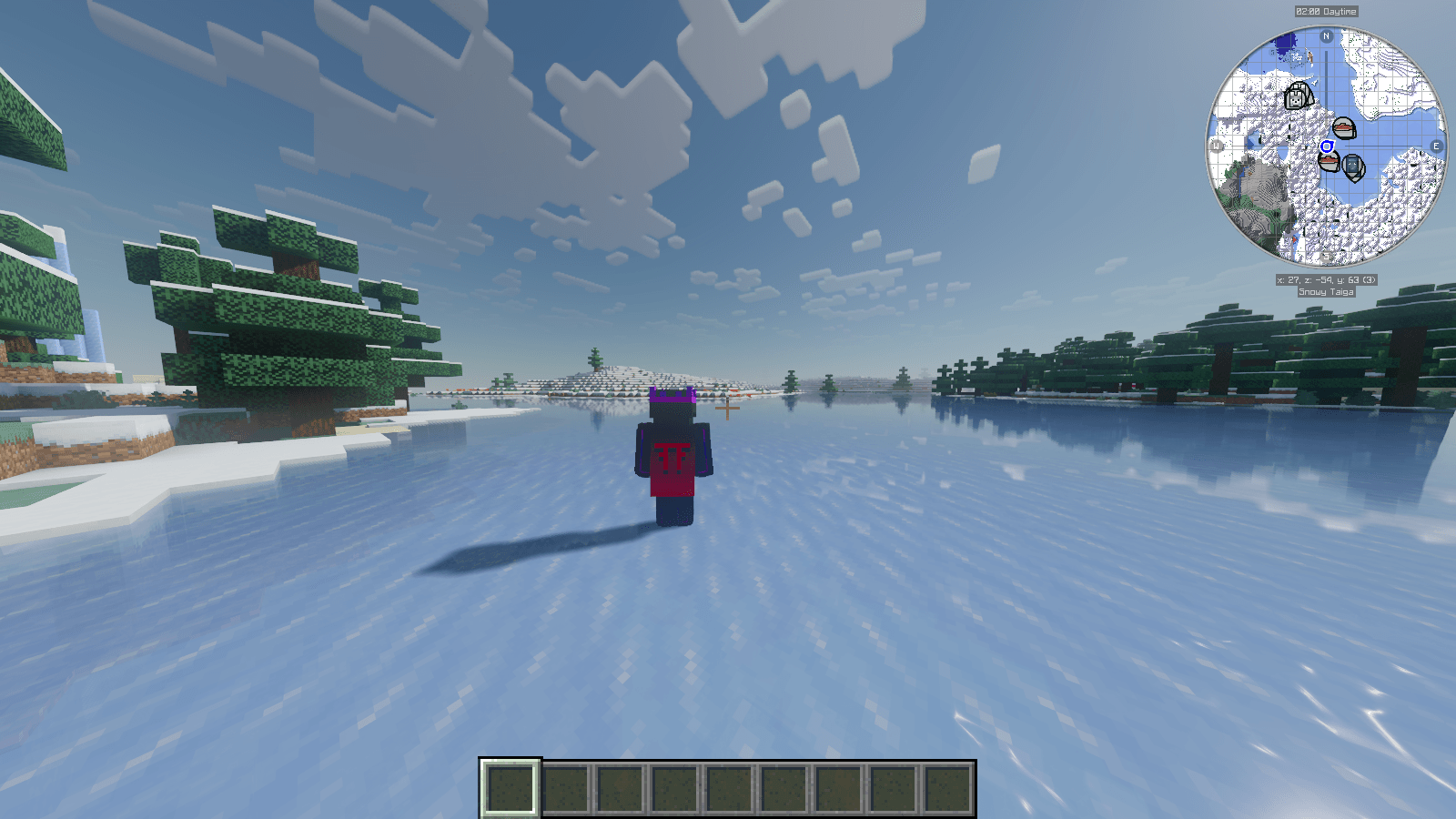Image resolution: width=1456 pixels, height=819 pixels.
Task: Click the player's red cape
Action: 671,469
